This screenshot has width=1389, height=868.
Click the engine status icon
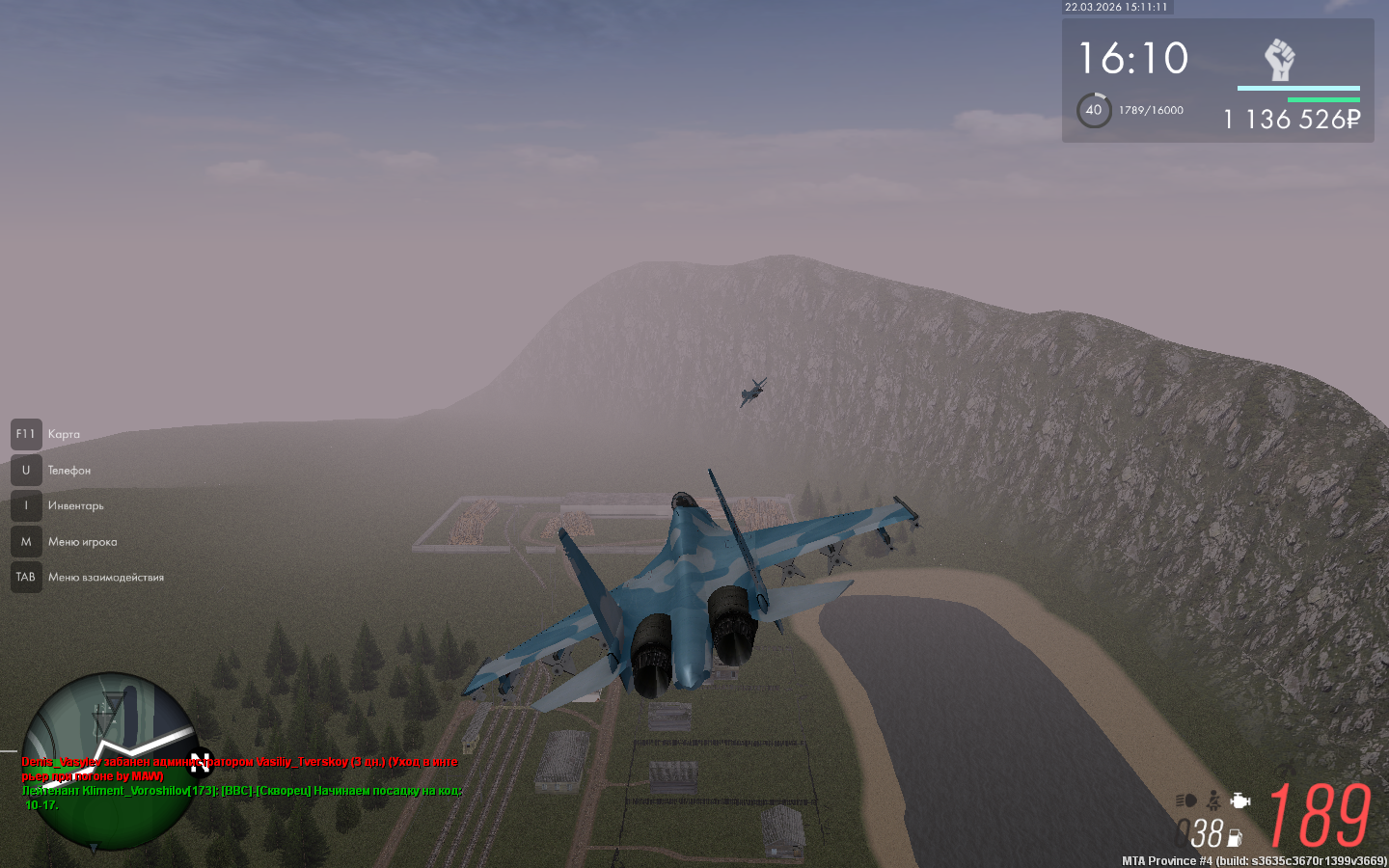tap(1240, 800)
